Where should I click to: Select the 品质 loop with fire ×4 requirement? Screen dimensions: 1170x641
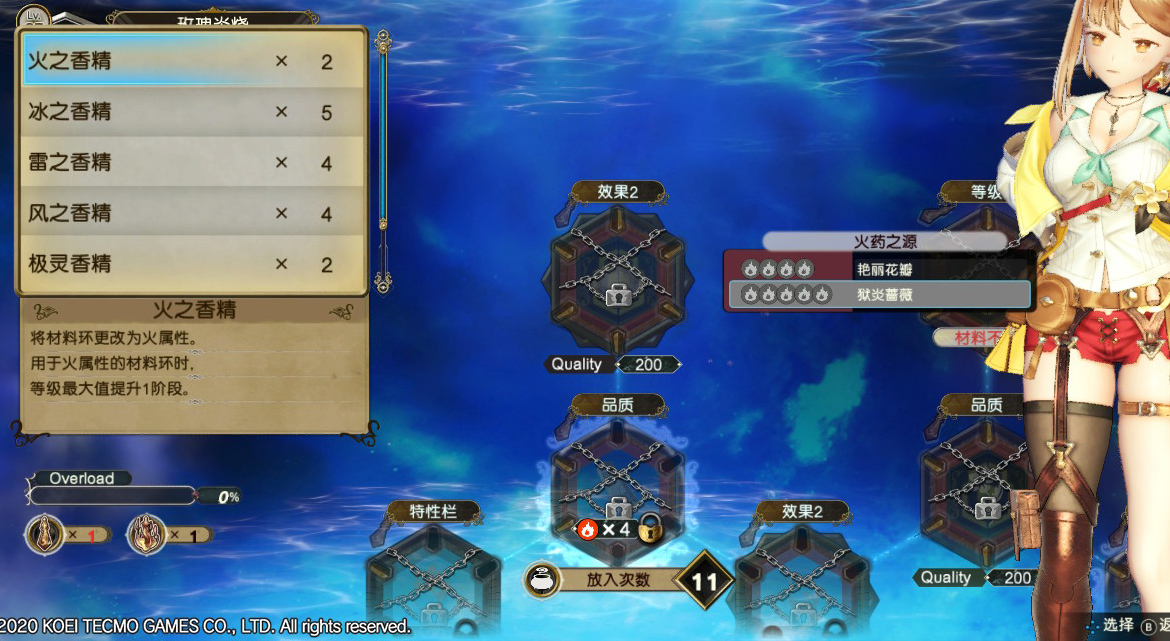617,480
